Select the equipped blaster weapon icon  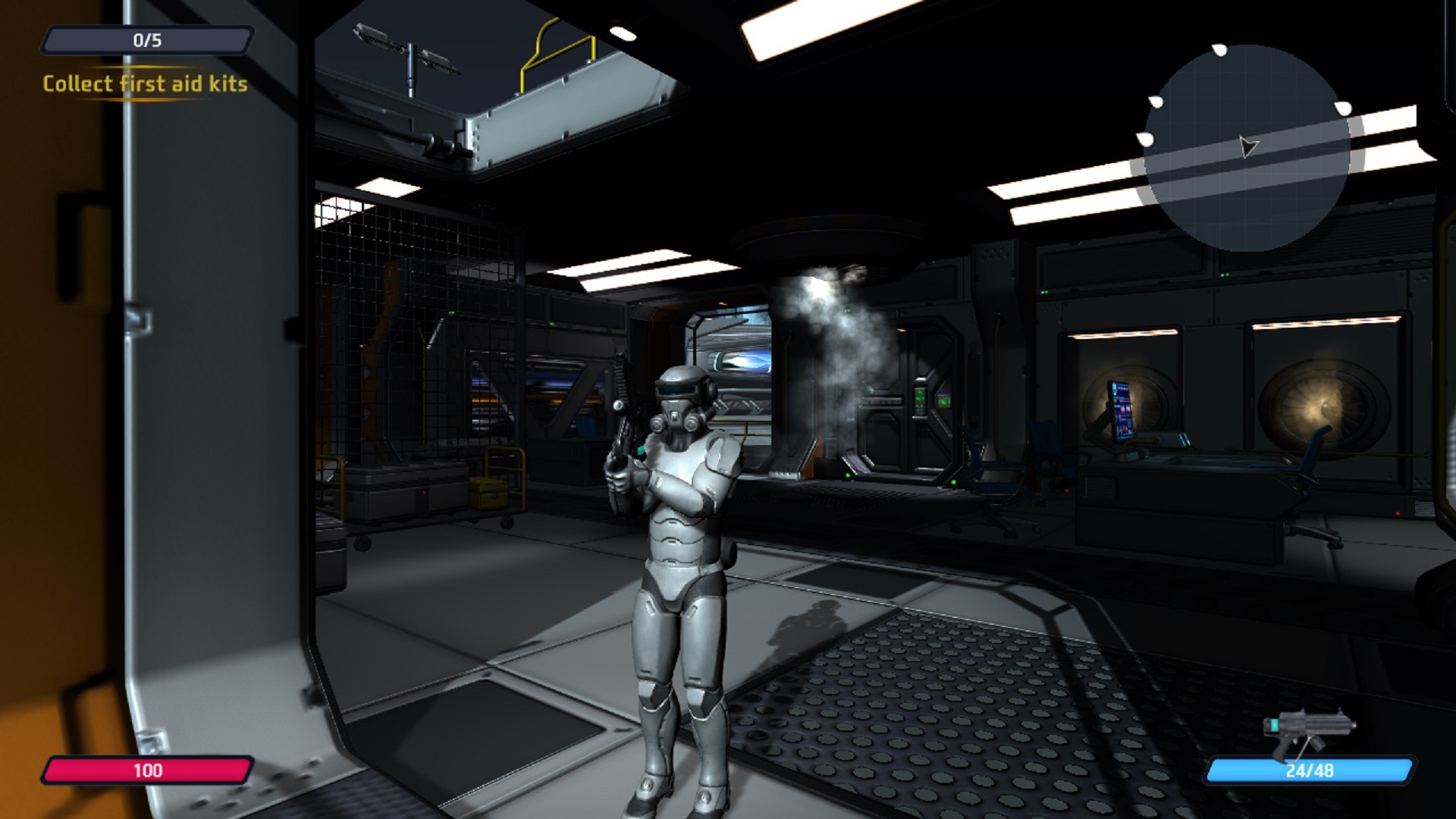coord(1307,730)
